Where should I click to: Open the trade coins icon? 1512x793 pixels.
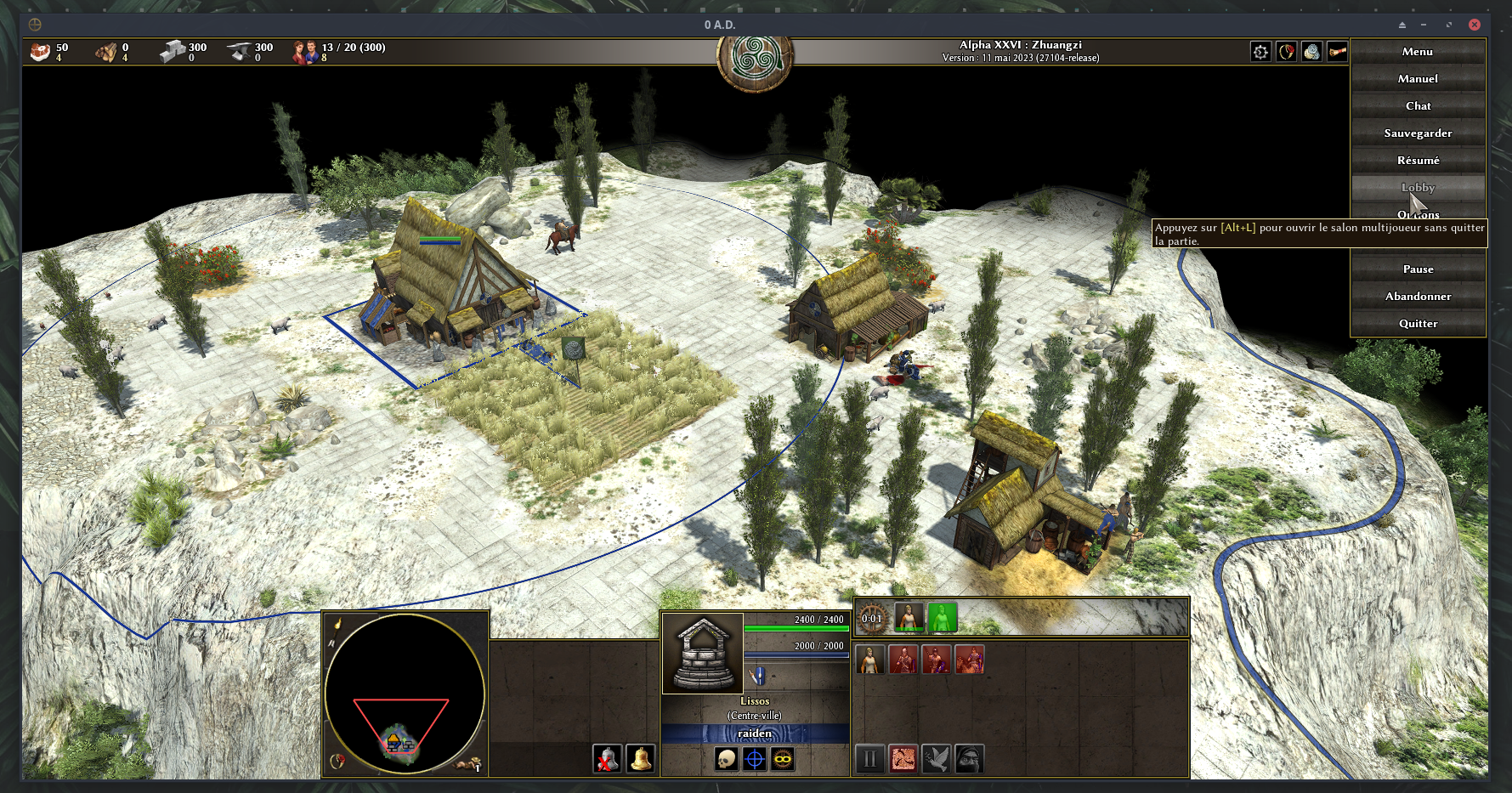point(1312,52)
